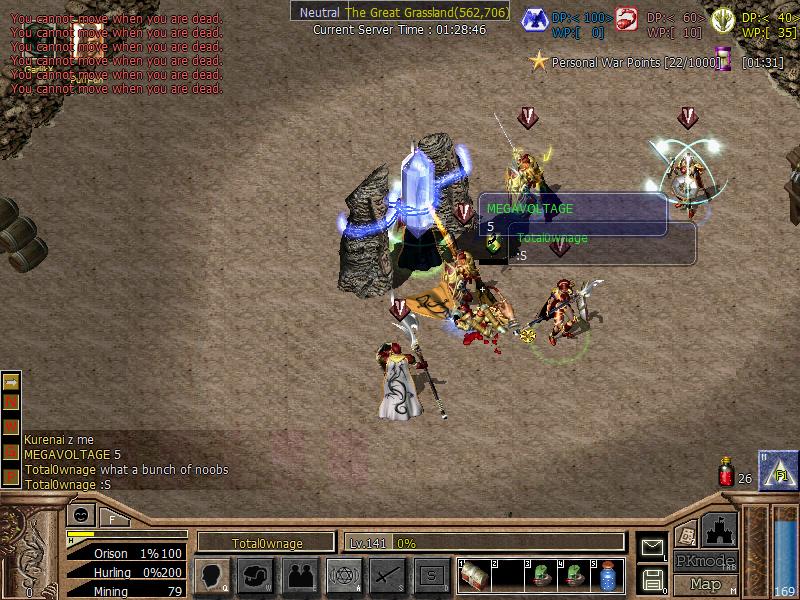Click the square S button
Viewport: 800px width, 600px height.
point(431,575)
